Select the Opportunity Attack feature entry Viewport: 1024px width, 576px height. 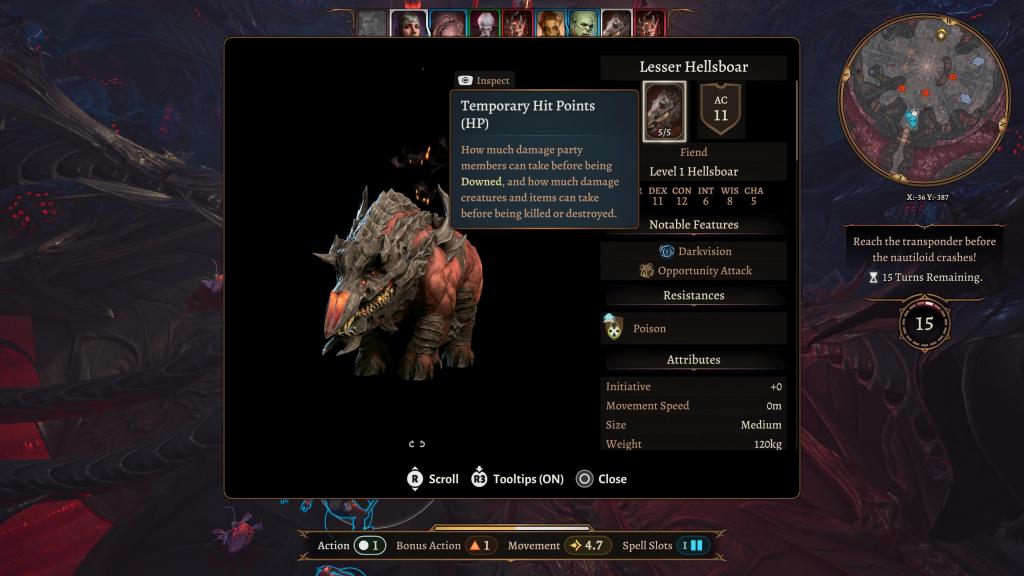point(695,270)
